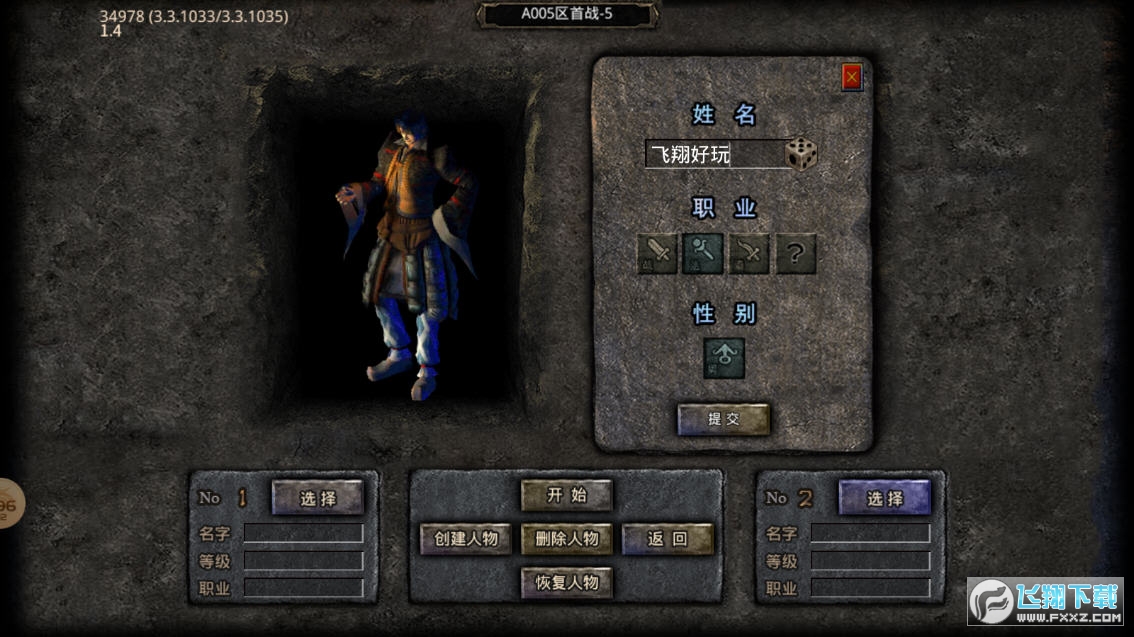Select character slot No 1 with 选择
Image resolution: width=1134 pixels, height=637 pixels.
tap(318, 498)
